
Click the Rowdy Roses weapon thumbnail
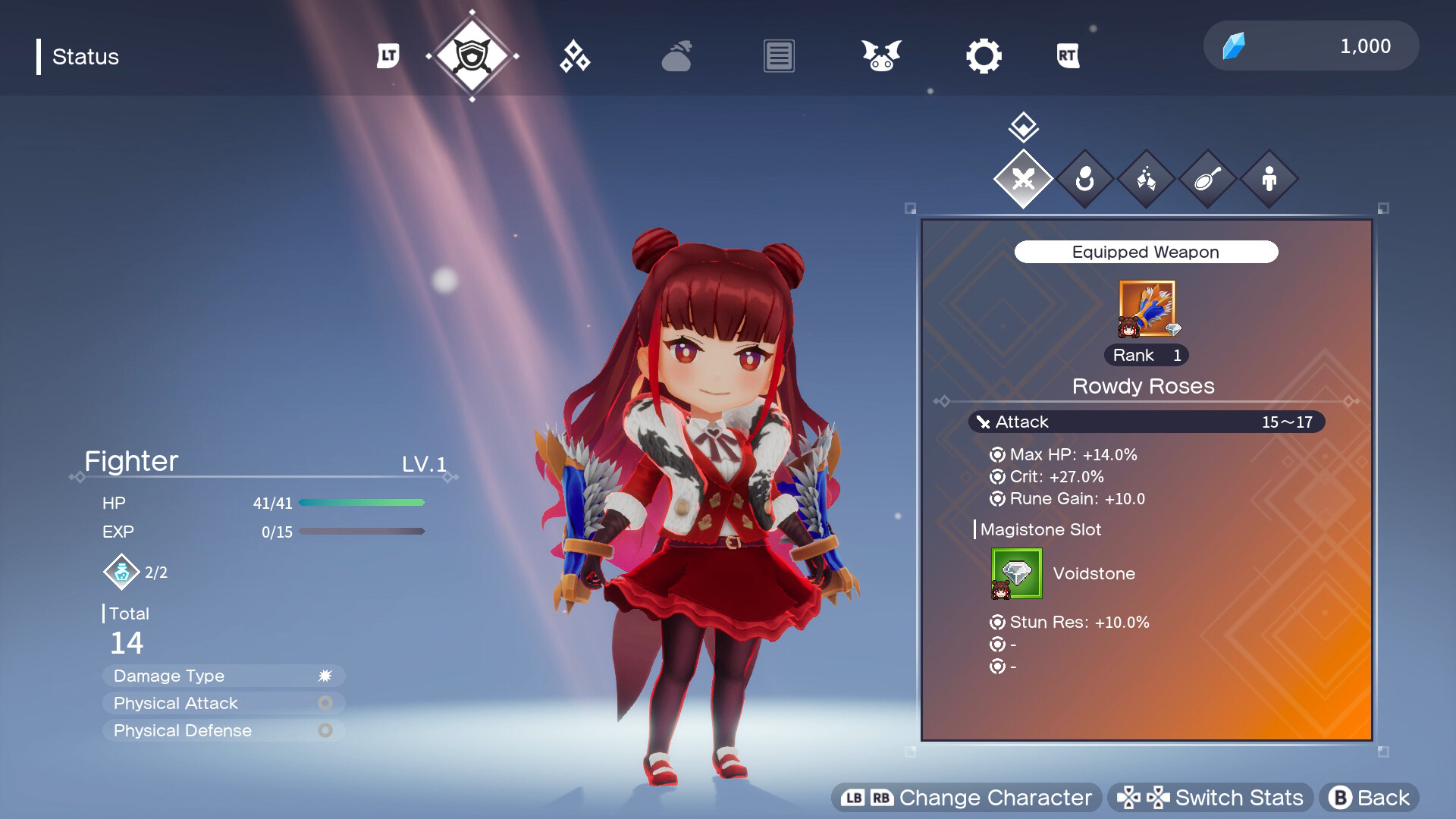(x=1146, y=309)
